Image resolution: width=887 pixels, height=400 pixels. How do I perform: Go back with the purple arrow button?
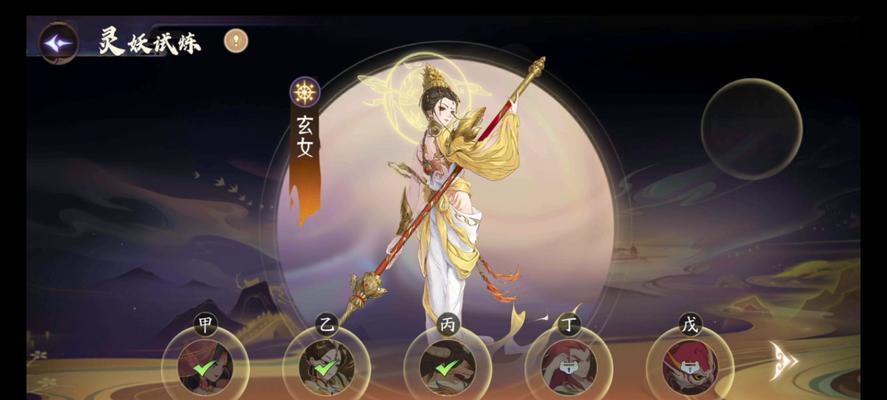click(x=59, y=44)
